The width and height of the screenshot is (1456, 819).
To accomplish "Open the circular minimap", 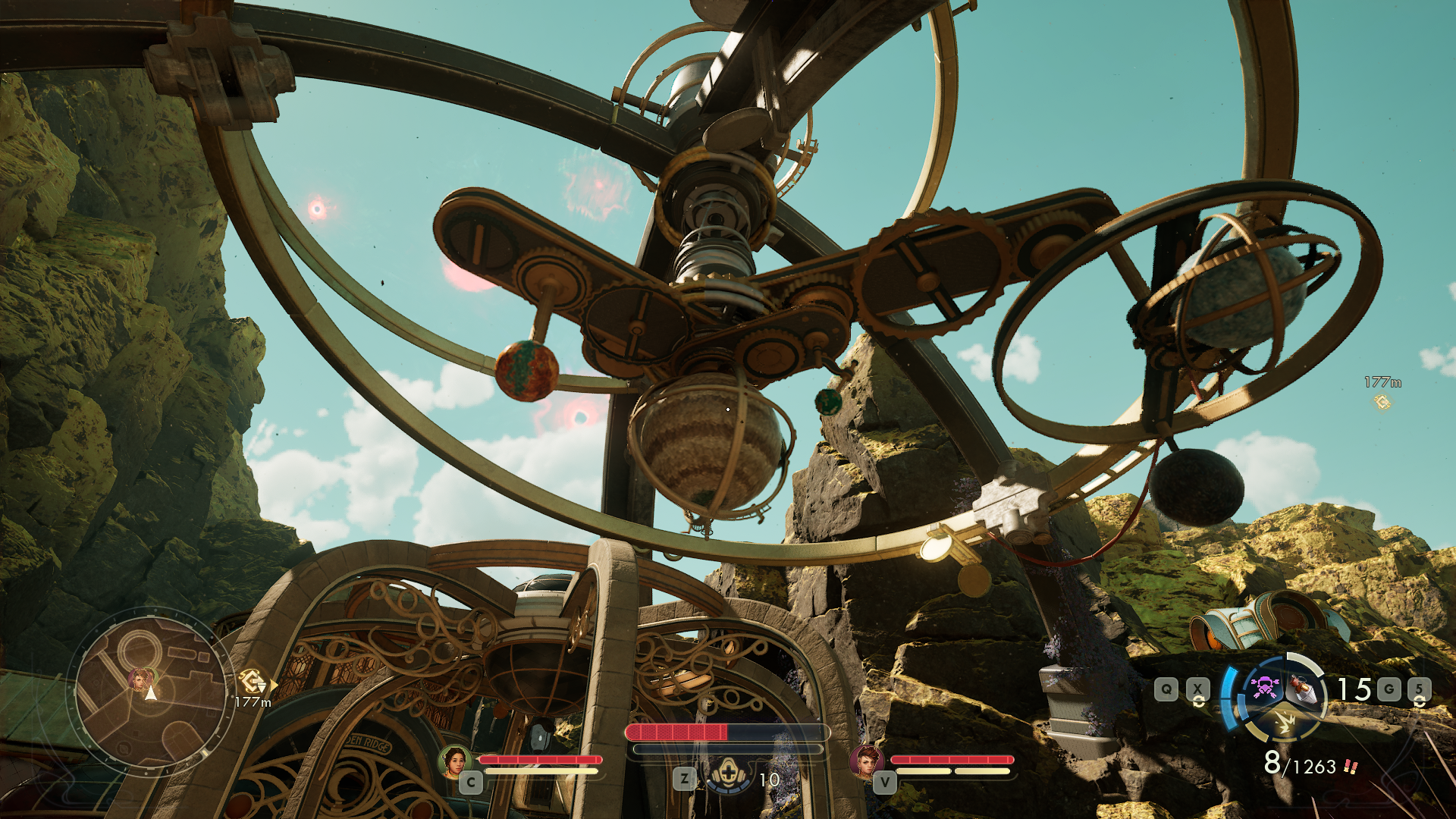I will click(151, 692).
